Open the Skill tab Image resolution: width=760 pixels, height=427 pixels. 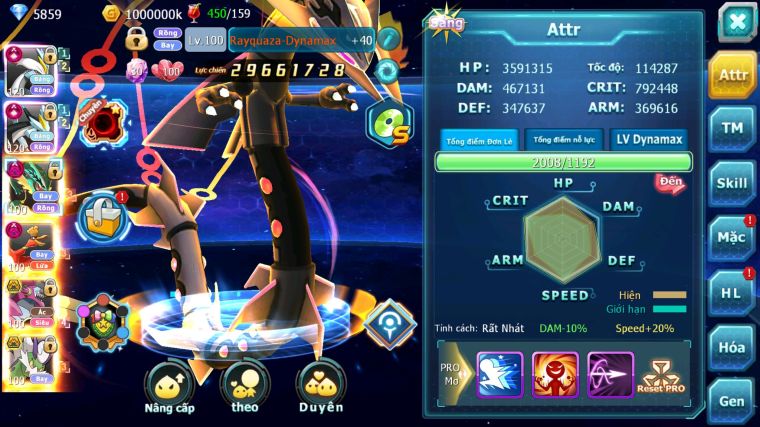(x=732, y=183)
